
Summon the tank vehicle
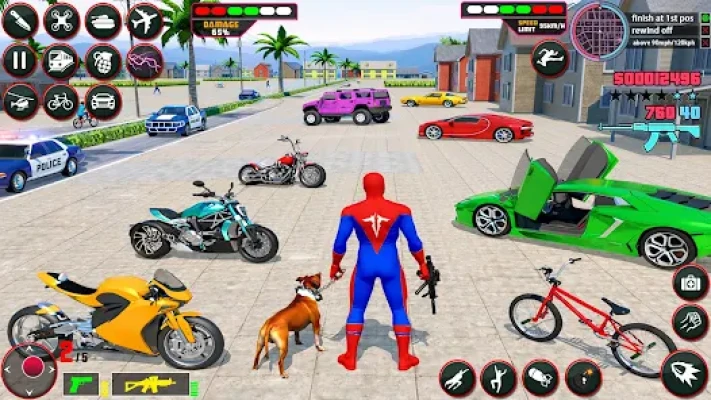click(x=103, y=19)
